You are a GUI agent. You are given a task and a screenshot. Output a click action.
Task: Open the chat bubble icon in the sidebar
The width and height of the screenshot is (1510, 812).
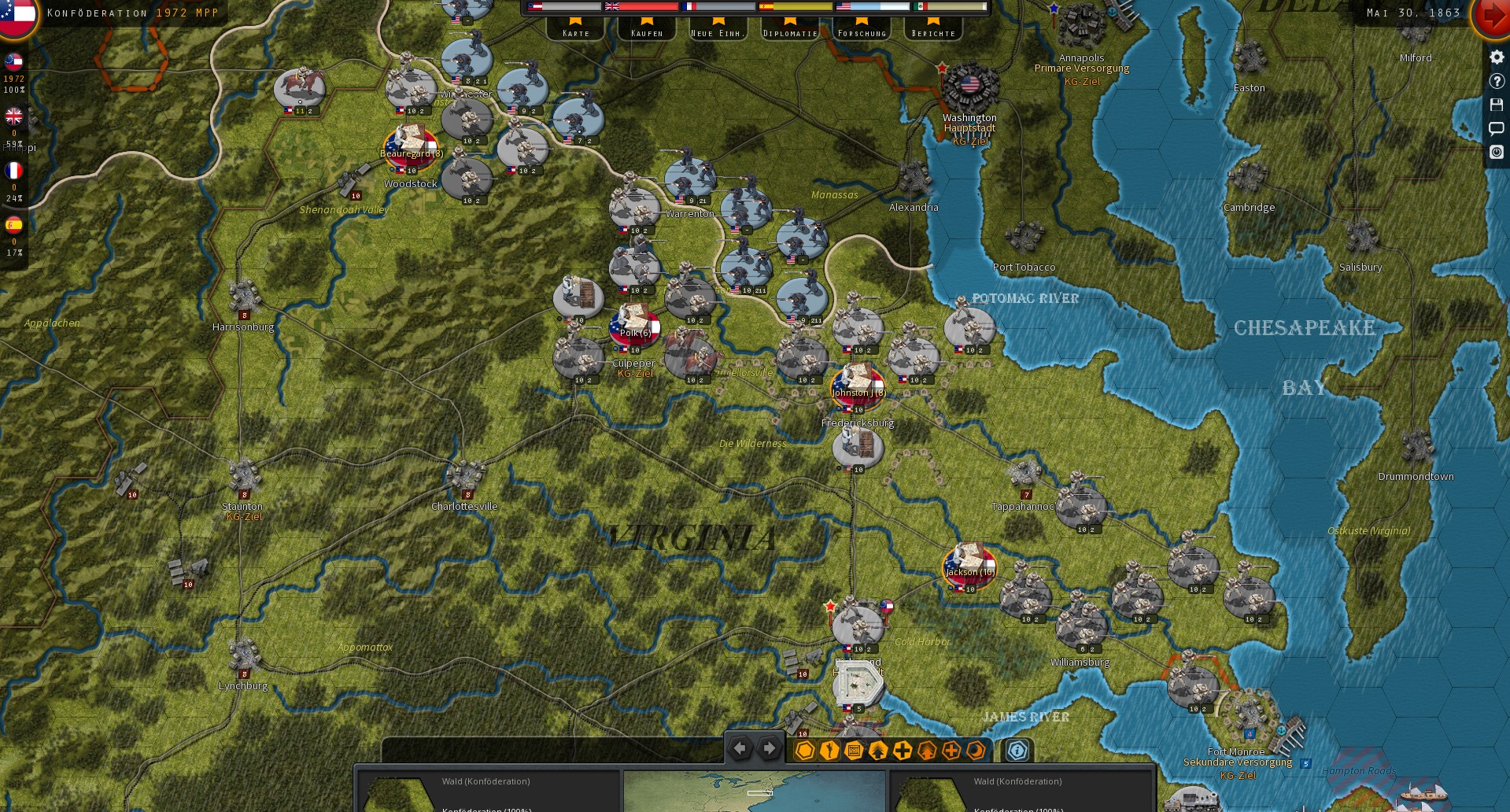point(1497,127)
